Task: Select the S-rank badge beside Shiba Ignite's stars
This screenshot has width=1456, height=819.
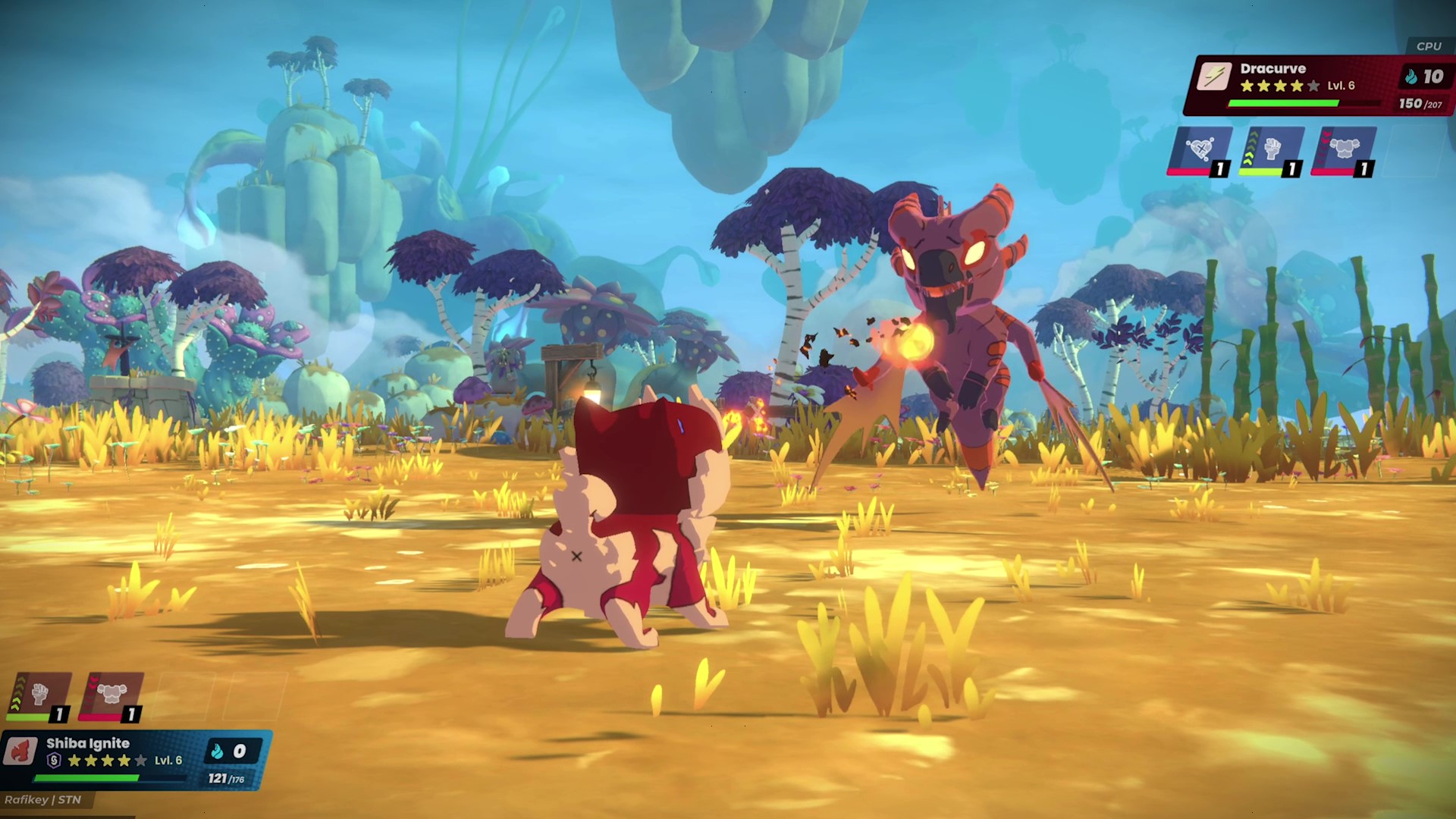Action: [x=54, y=761]
